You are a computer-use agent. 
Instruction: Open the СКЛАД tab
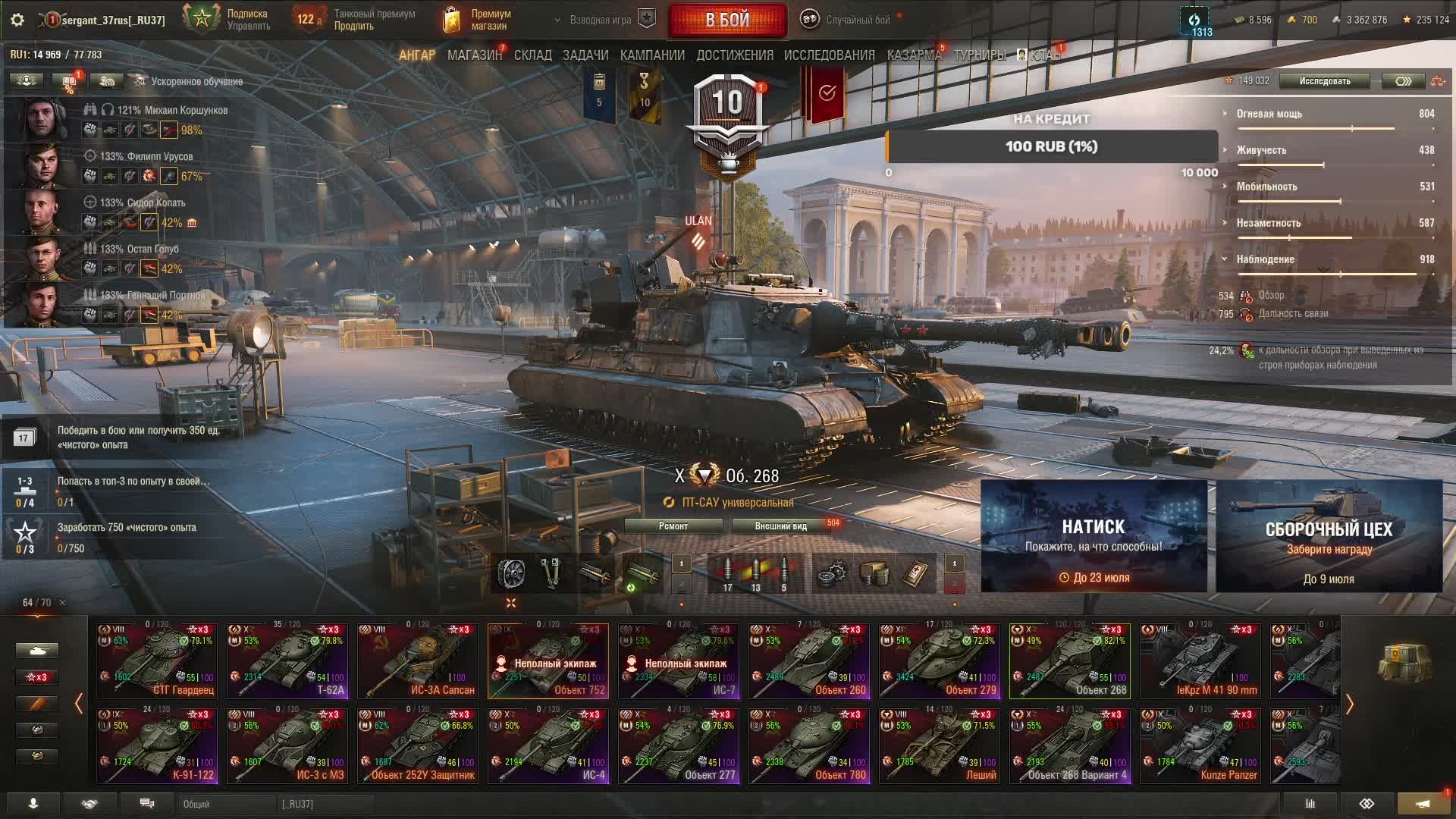[532, 55]
